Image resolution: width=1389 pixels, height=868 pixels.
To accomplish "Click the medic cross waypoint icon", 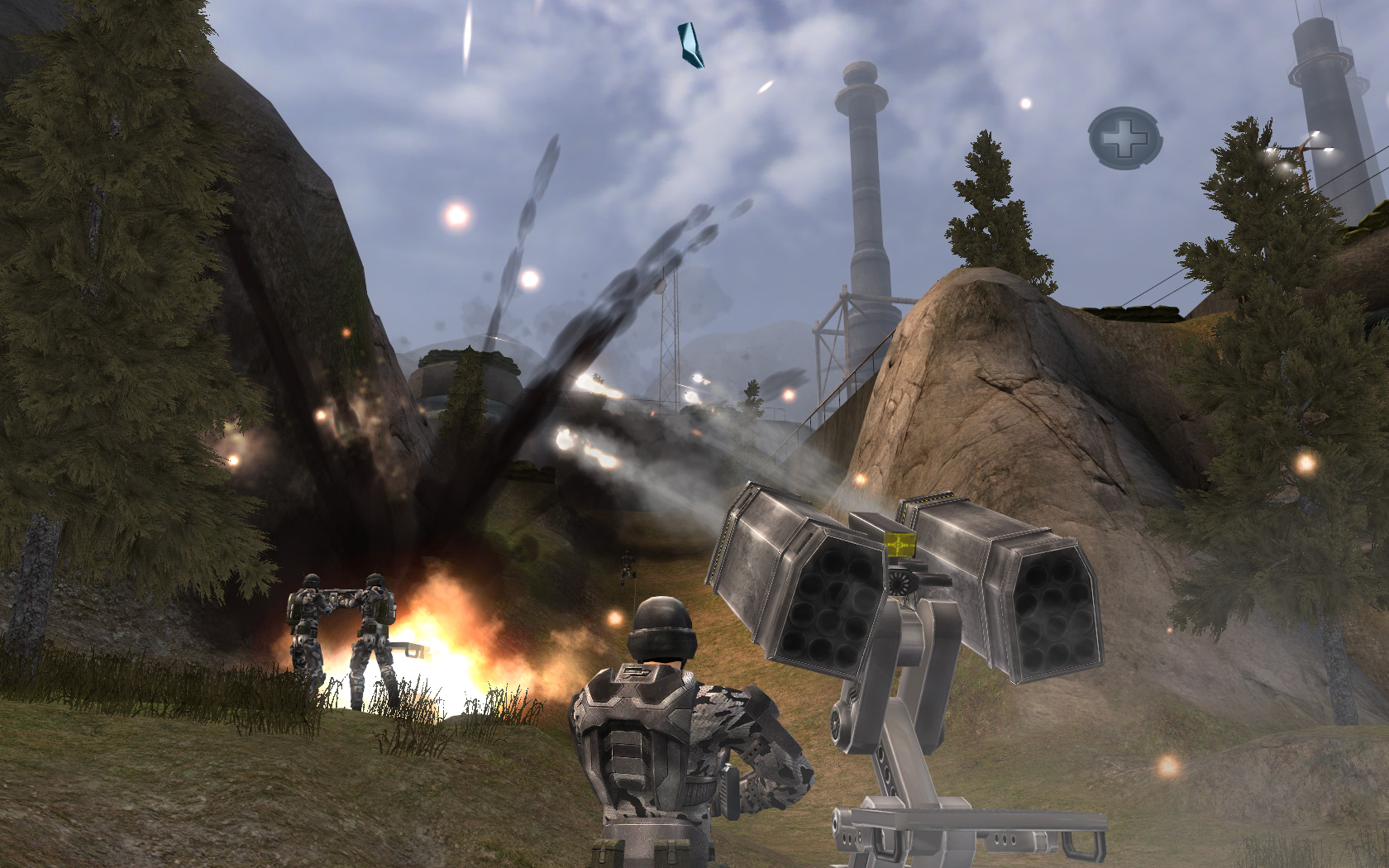I will pyautogui.click(x=1124, y=138).
